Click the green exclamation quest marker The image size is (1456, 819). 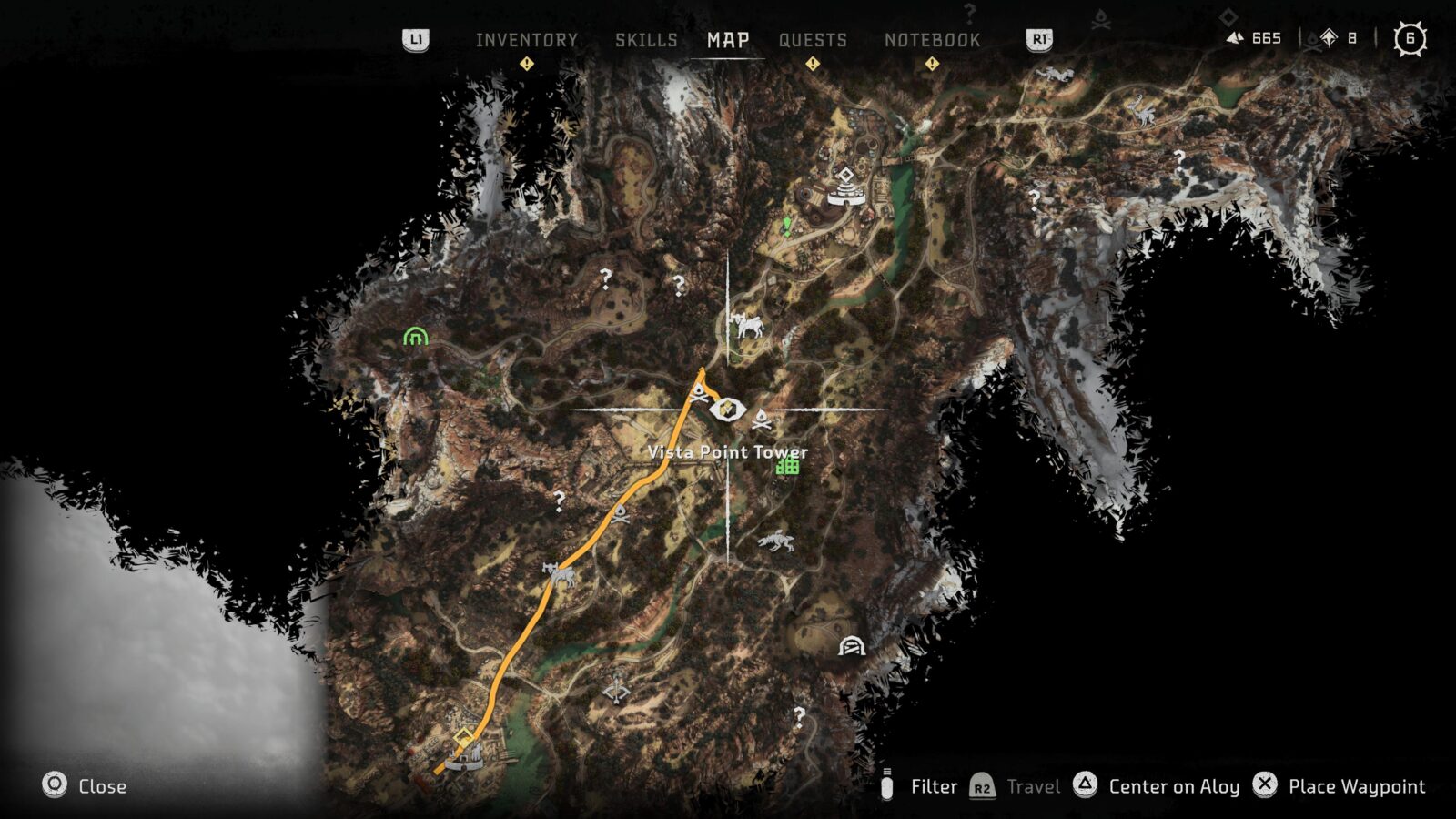[787, 225]
